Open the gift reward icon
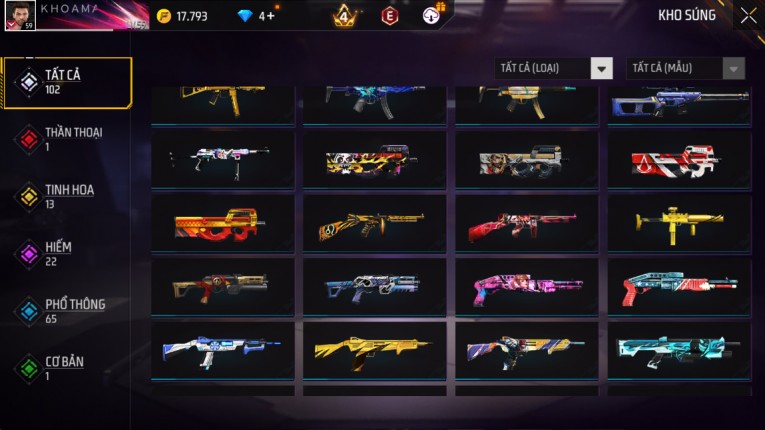This screenshot has width=765, height=430. [432, 15]
